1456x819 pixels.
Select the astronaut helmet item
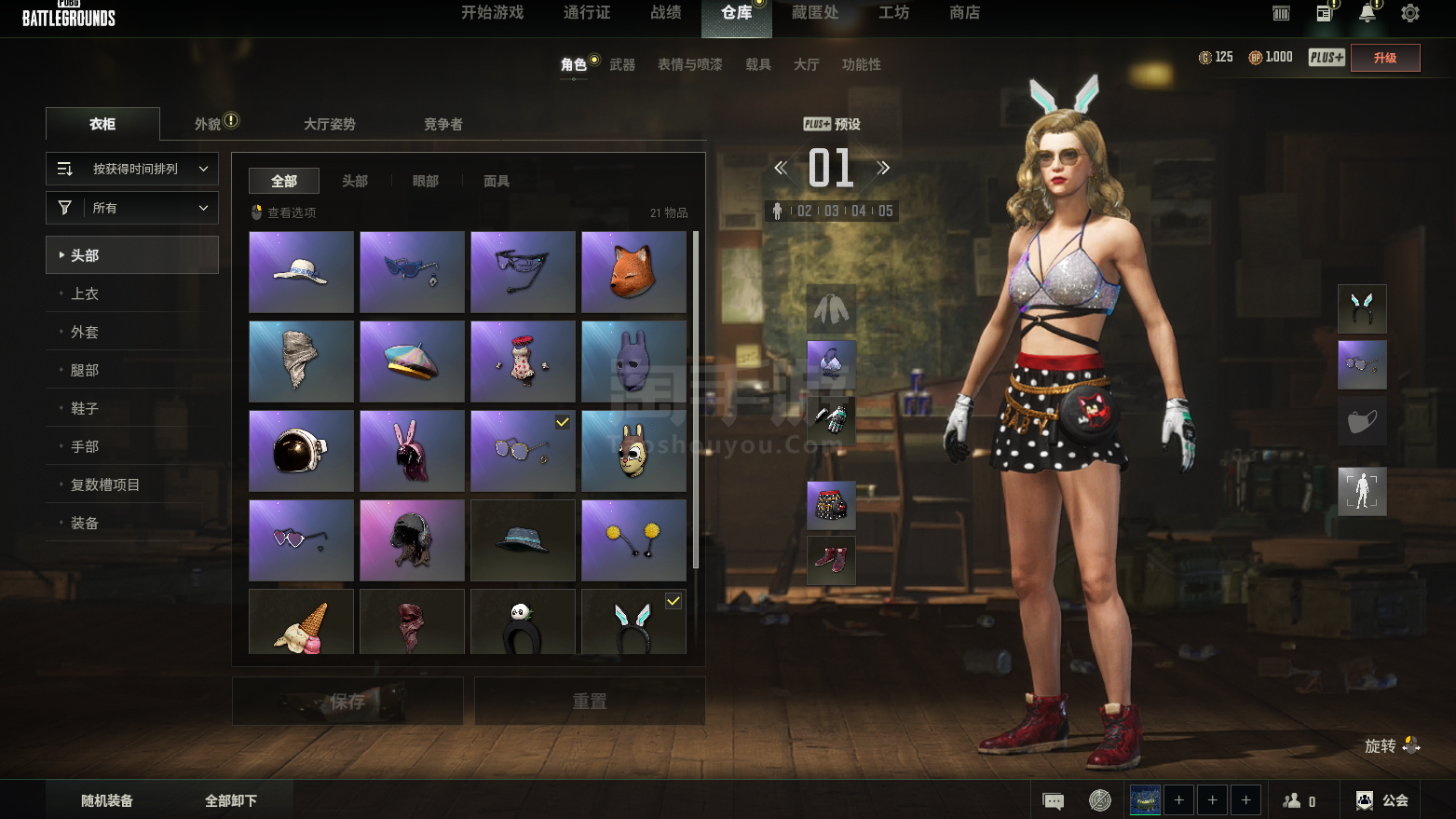tap(301, 451)
